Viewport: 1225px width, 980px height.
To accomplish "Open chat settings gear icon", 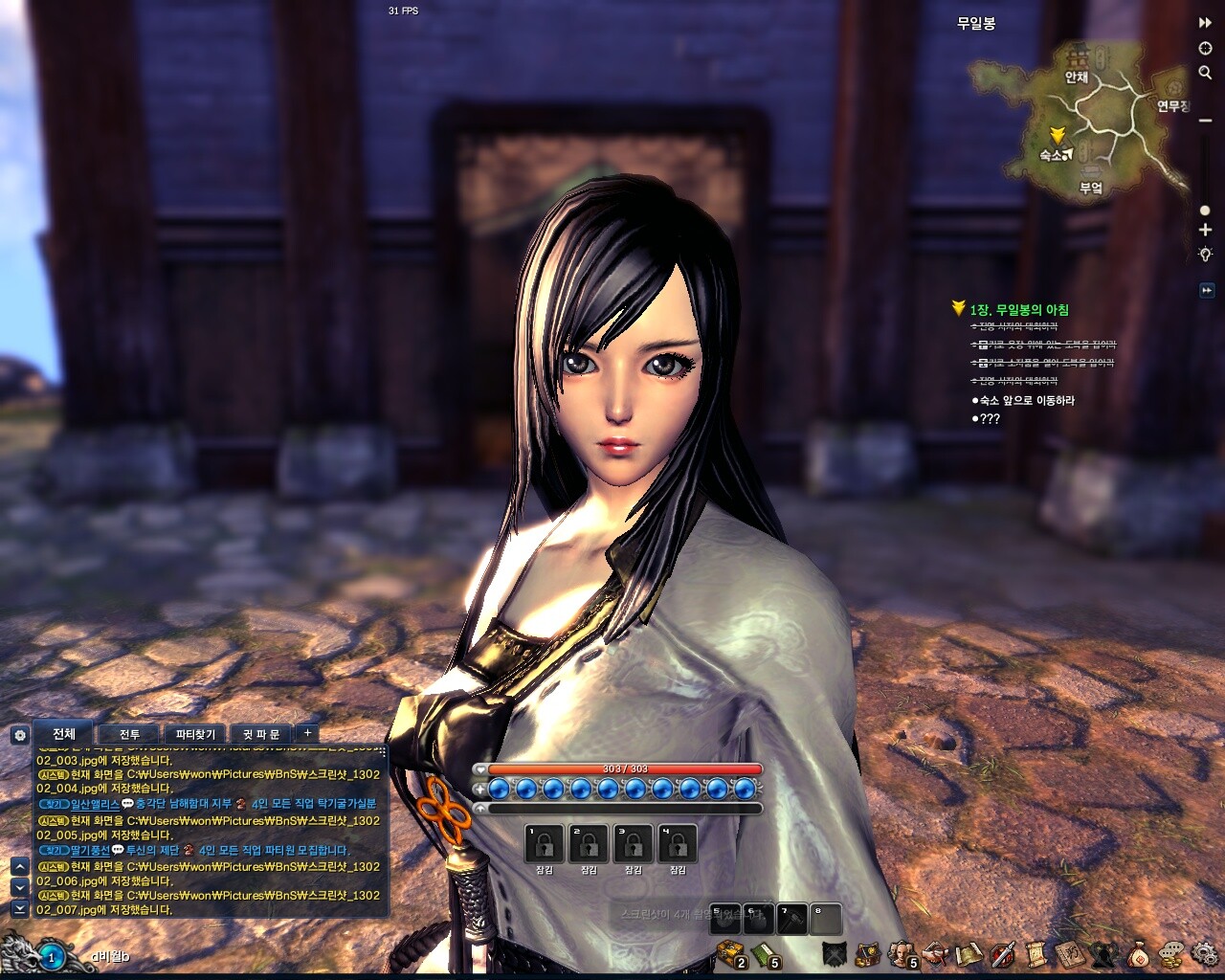I will (19, 735).
